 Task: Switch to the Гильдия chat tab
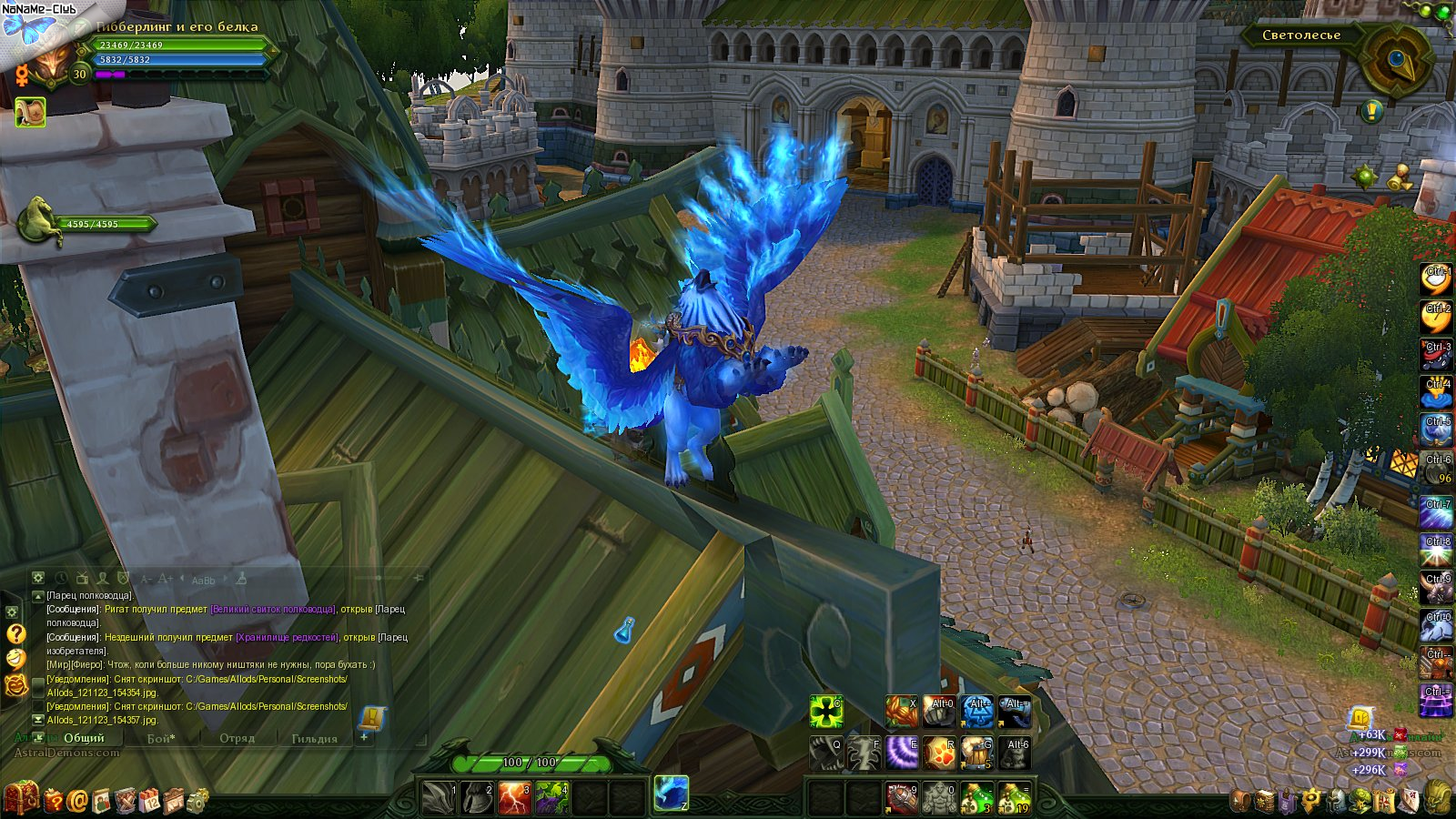click(314, 738)
